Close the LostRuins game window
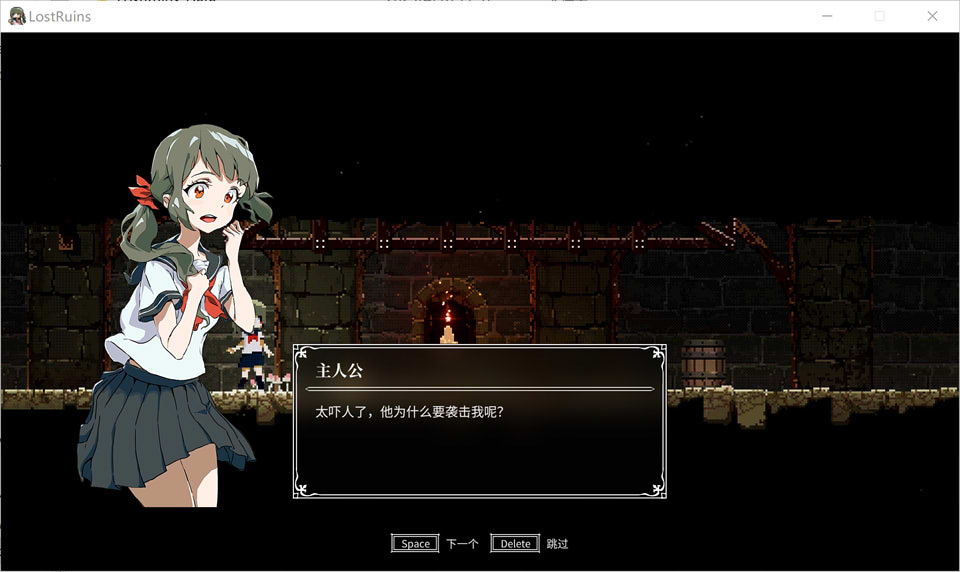The width and height of the screenshot is (960, 572). click(932, 16)
